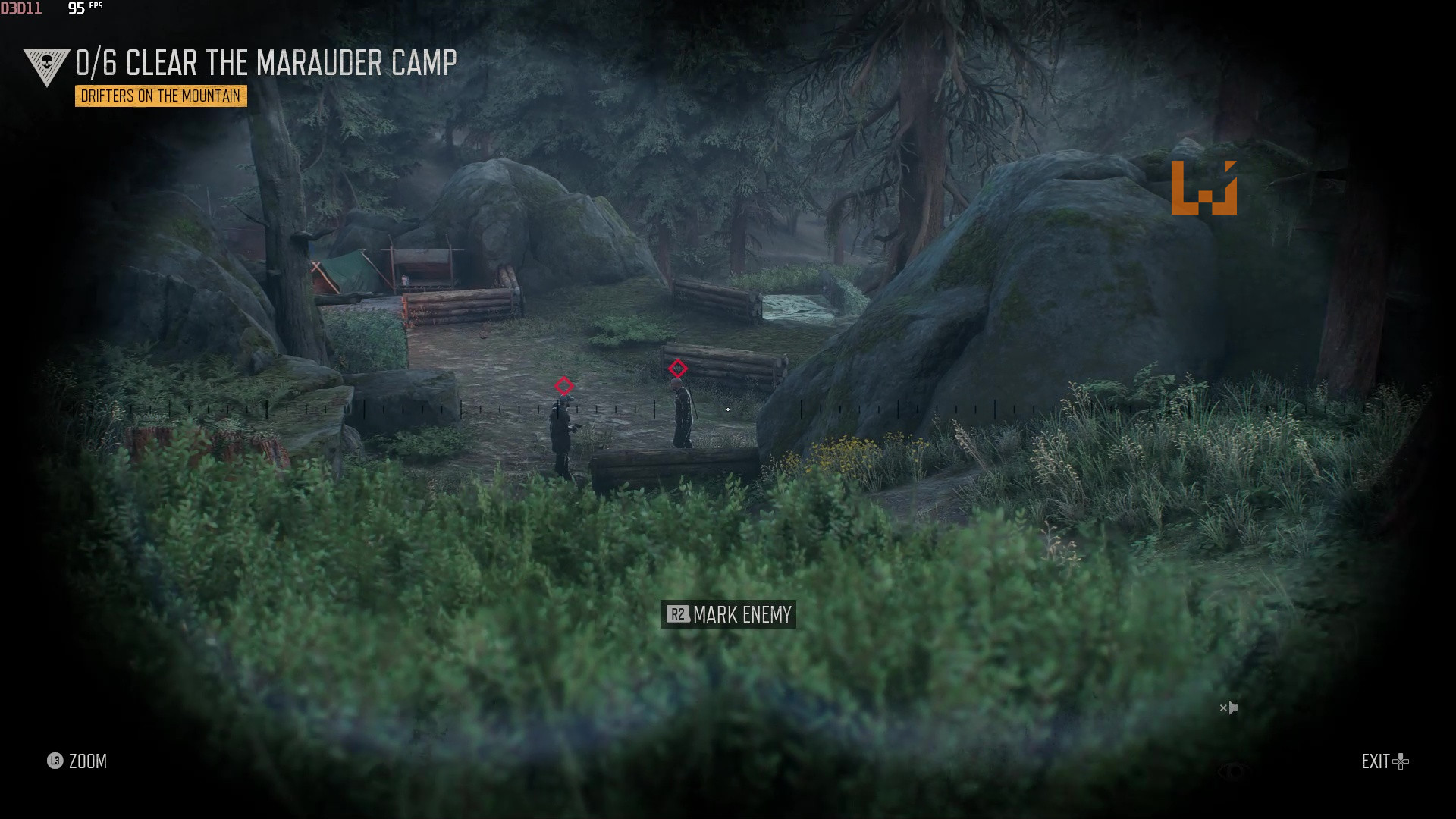Toggle the right enemy's red diamond marker
Image resolution: width=1456 pixels, height=819 pixels.
point(677,369)
